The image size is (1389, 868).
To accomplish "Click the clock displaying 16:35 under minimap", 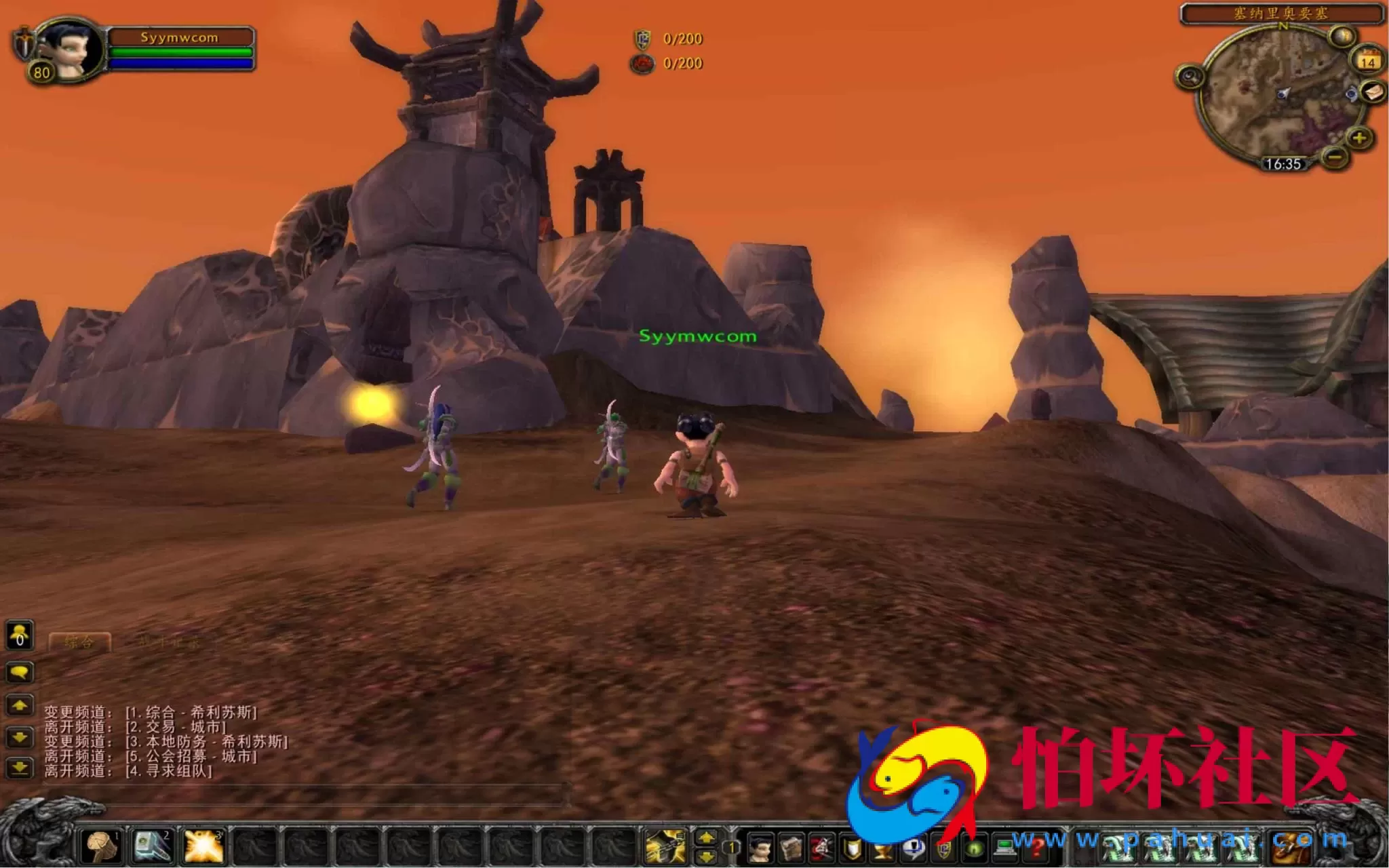I will tap(1284, 163).
